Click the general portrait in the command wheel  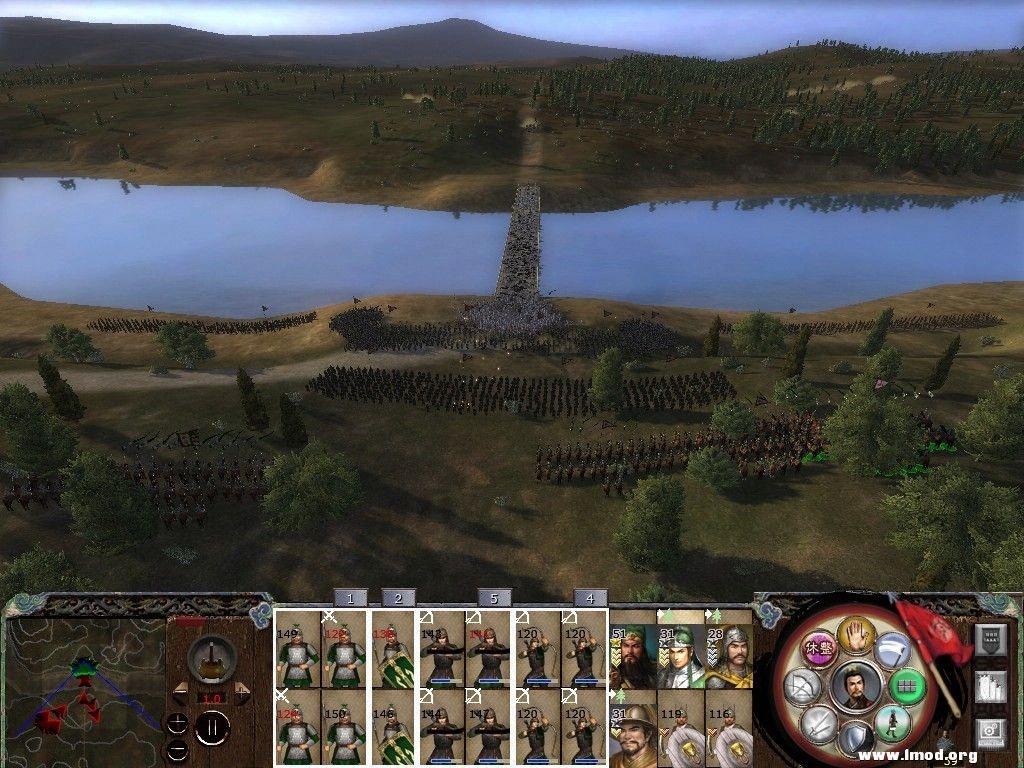(856, 687)
